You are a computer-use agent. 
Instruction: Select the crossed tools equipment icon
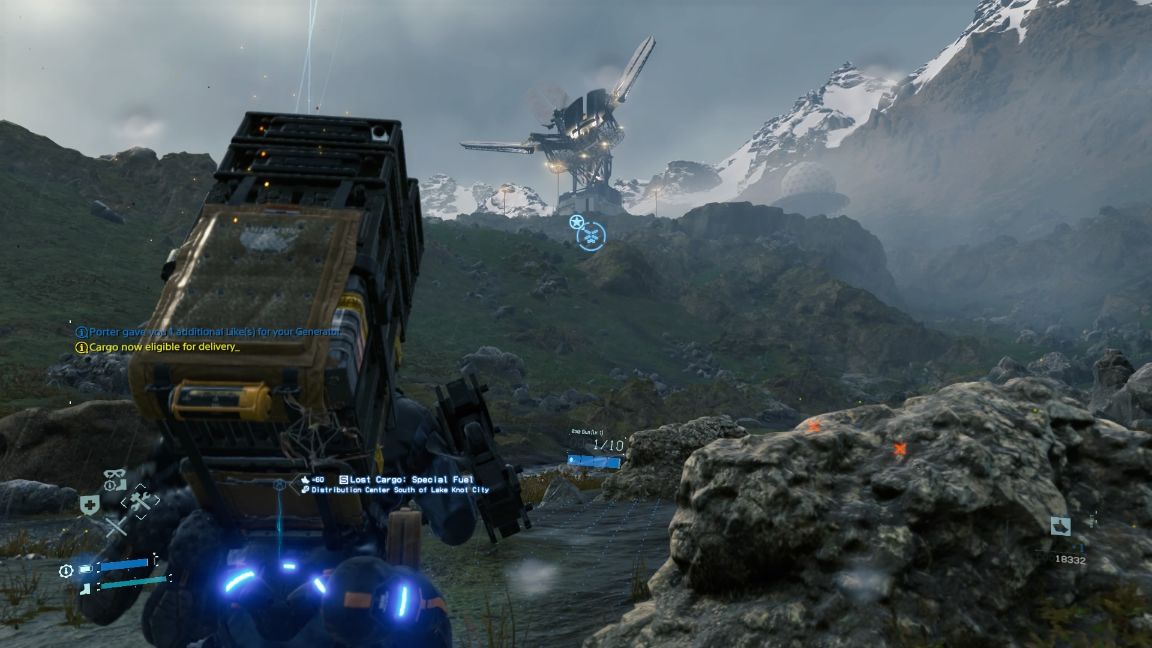[139, 503]
